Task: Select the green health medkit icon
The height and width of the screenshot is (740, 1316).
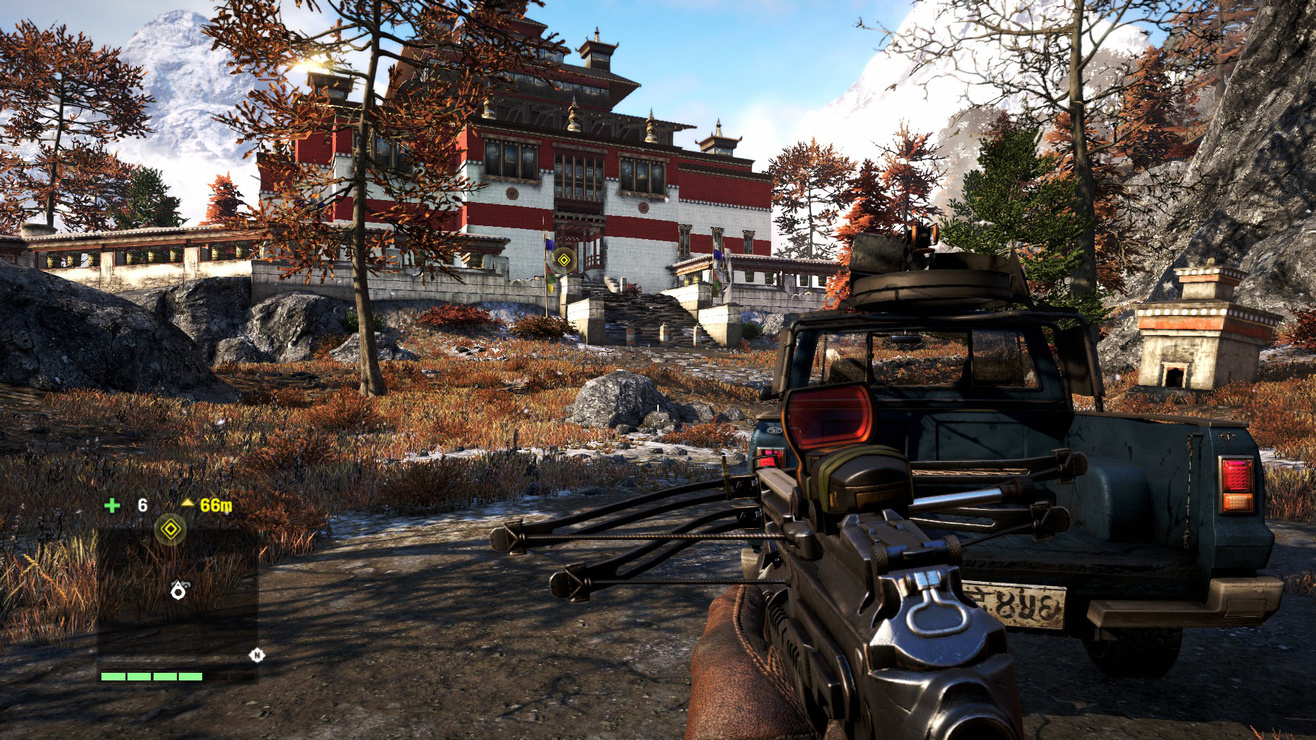Action: 112,505
